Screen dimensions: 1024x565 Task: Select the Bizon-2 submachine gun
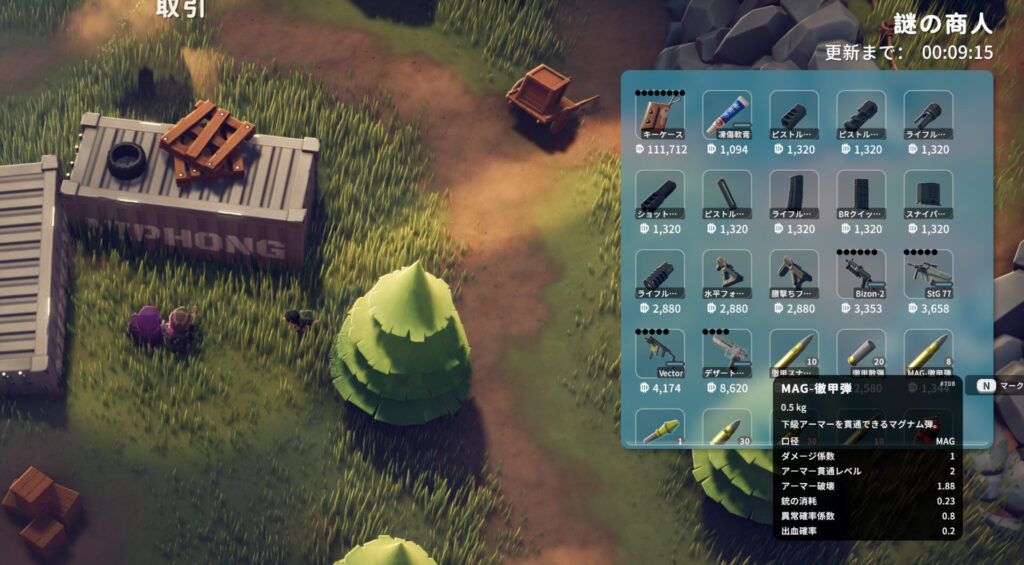click(x=861, y=274)
